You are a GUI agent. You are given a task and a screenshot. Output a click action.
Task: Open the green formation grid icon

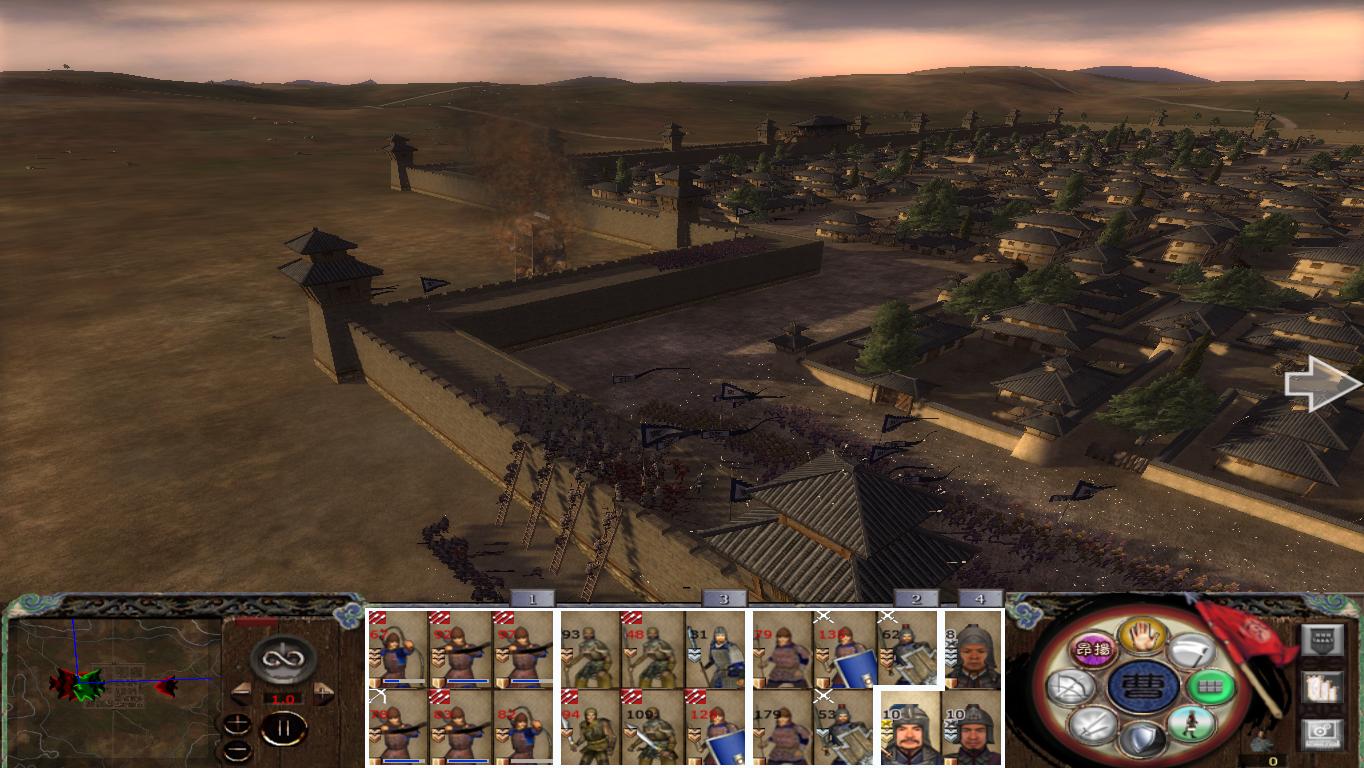coord(1212,687)
